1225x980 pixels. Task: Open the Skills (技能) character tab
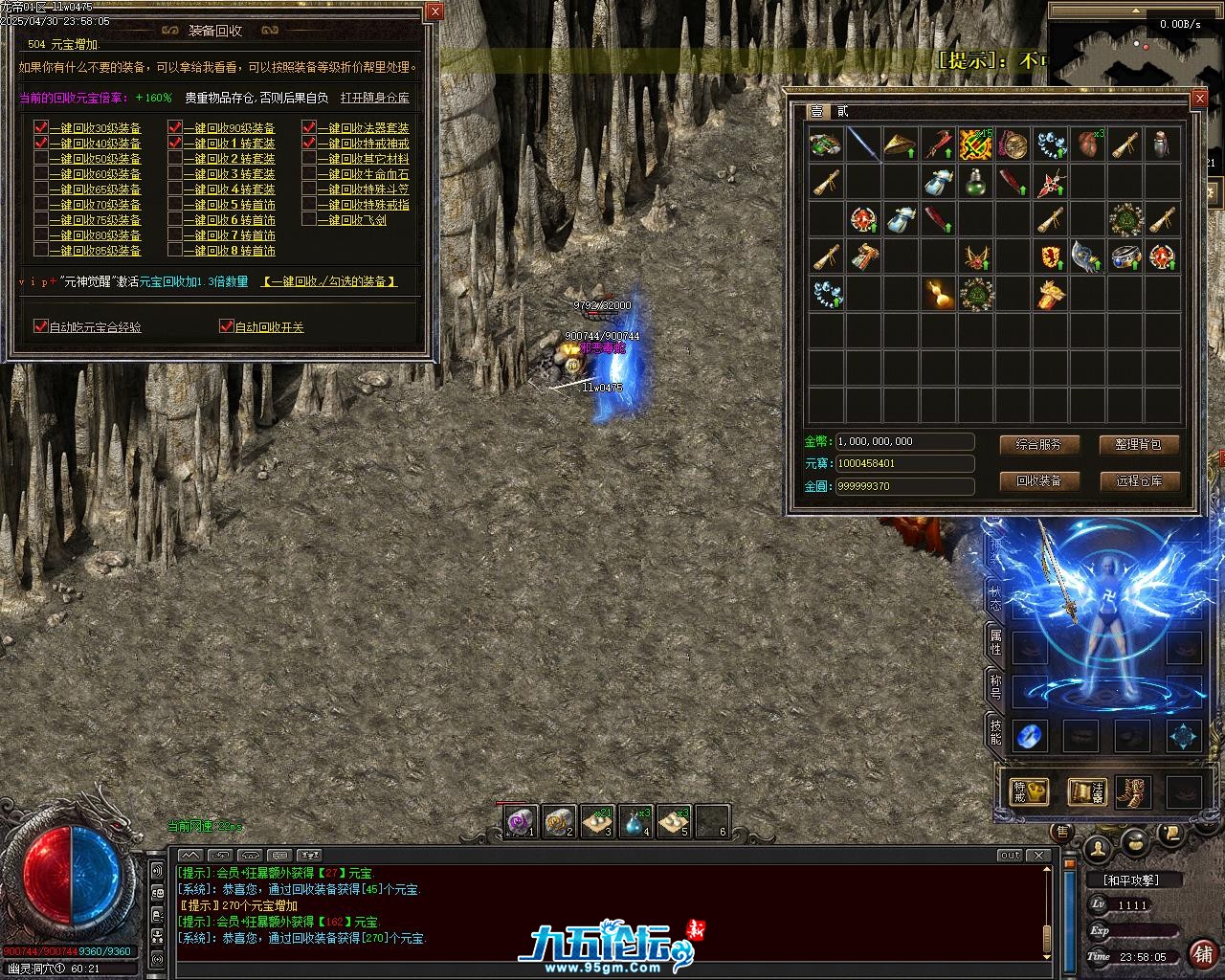[x=995, y=732]
